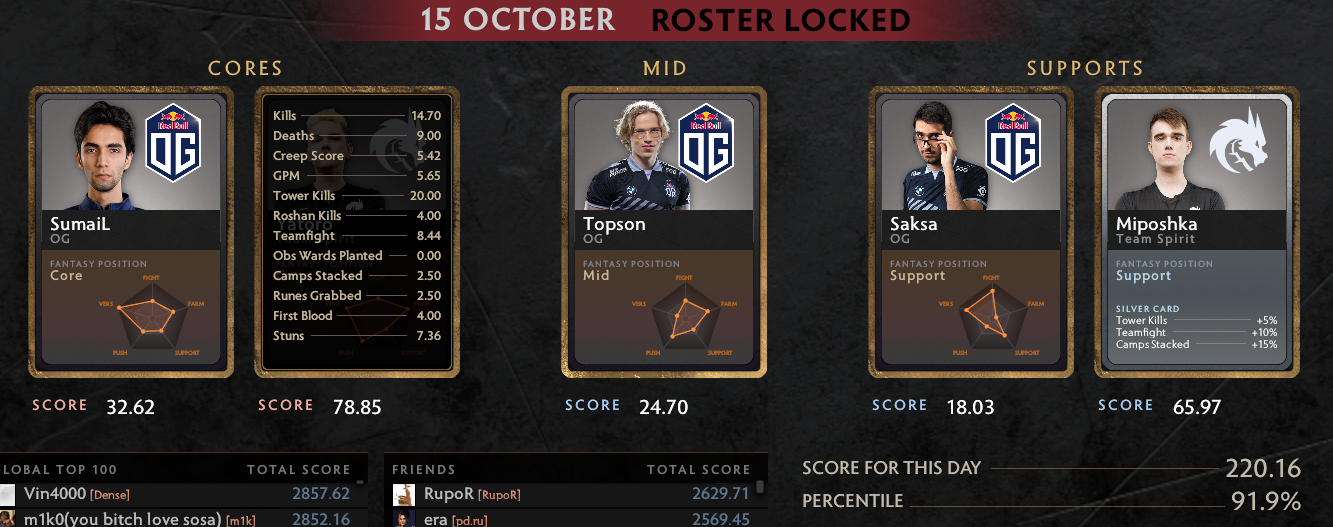
Task: Choose the Saksa support card
Action: coord(971,231)
